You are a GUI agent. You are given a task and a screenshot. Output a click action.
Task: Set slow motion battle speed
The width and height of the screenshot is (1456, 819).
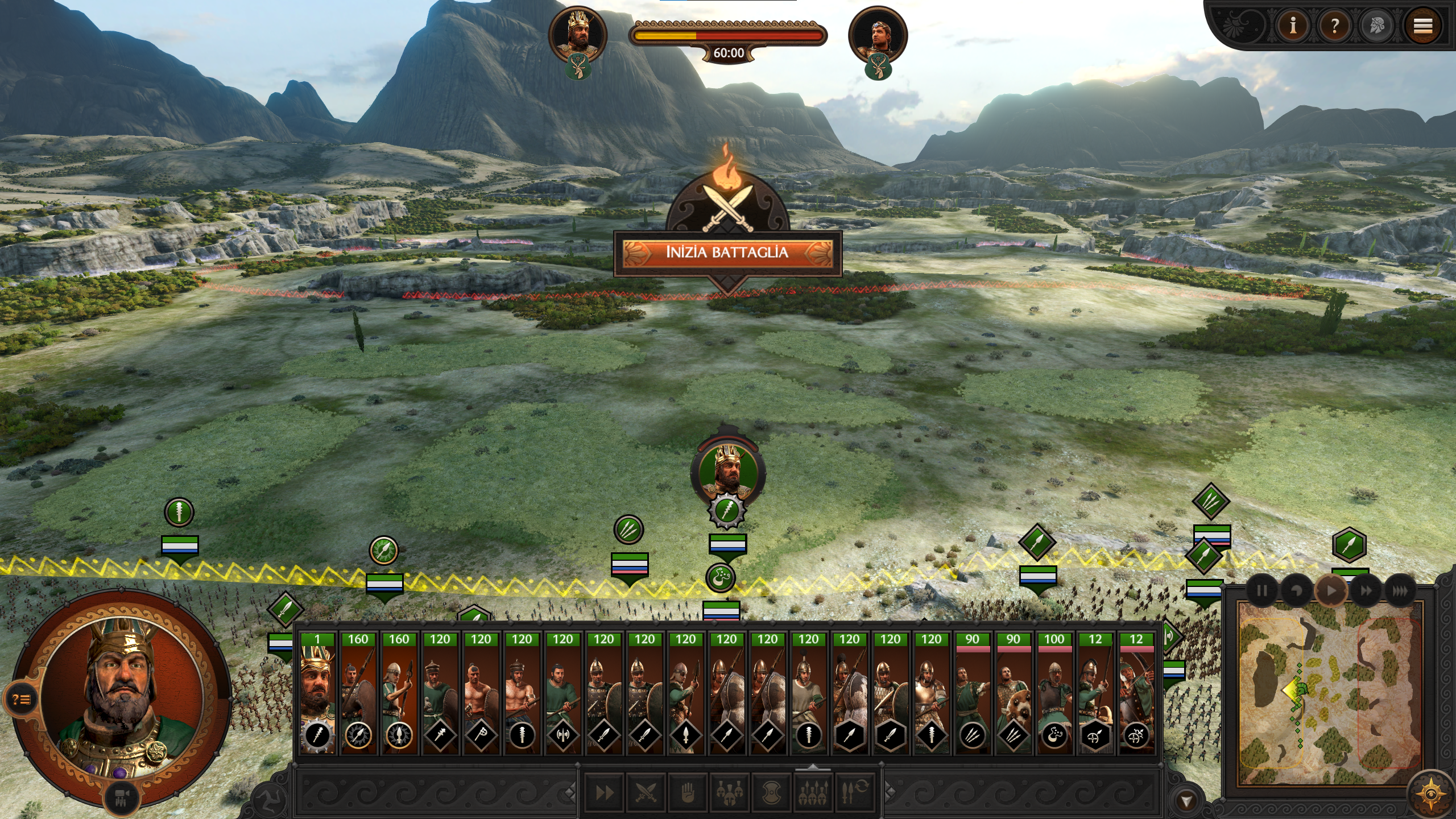pos(1296,591)
